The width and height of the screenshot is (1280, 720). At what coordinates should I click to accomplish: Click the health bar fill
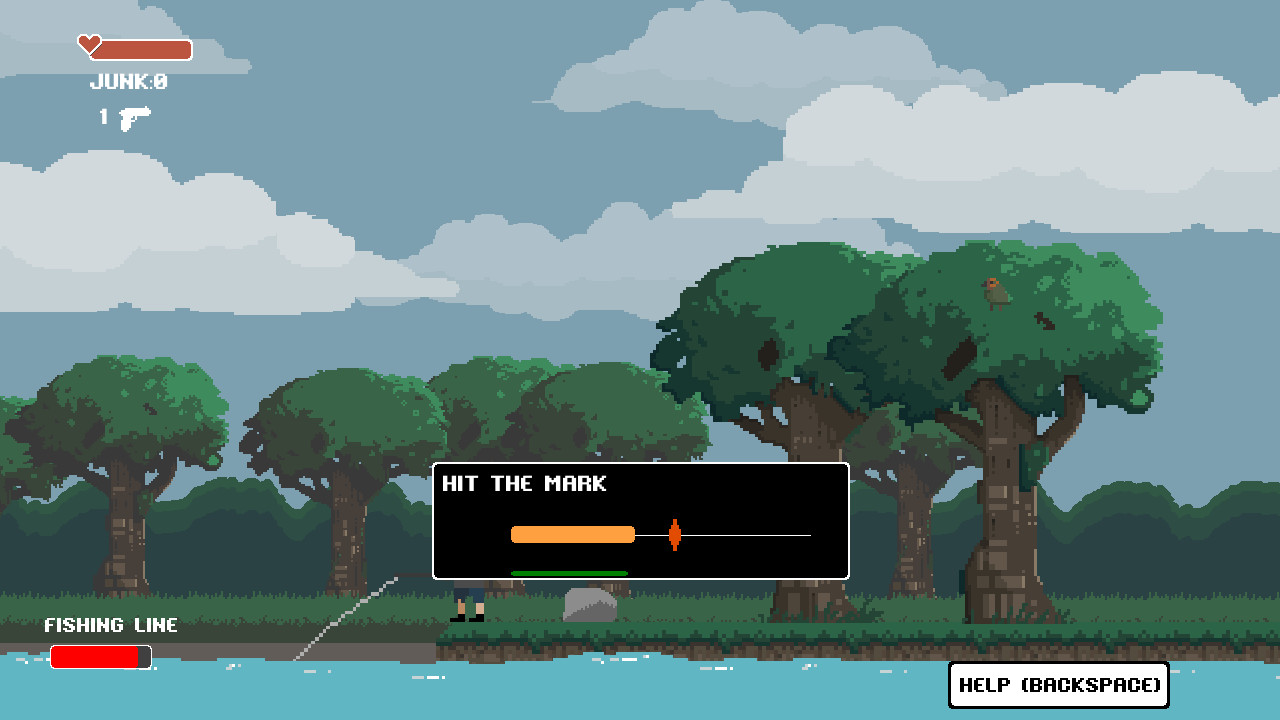tap(145, 47)
